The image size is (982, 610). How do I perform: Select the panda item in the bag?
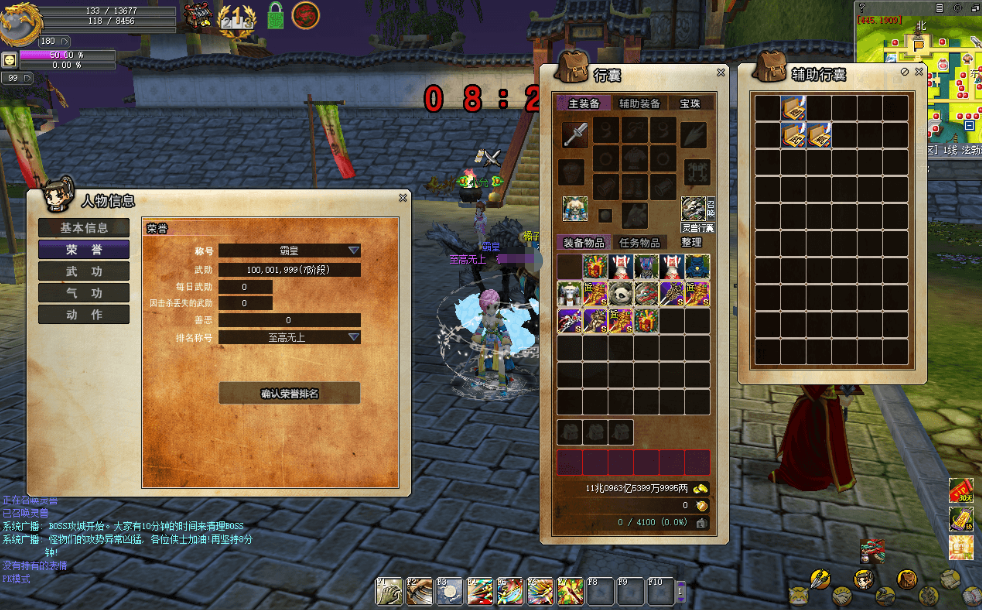(x=620, y=293)
